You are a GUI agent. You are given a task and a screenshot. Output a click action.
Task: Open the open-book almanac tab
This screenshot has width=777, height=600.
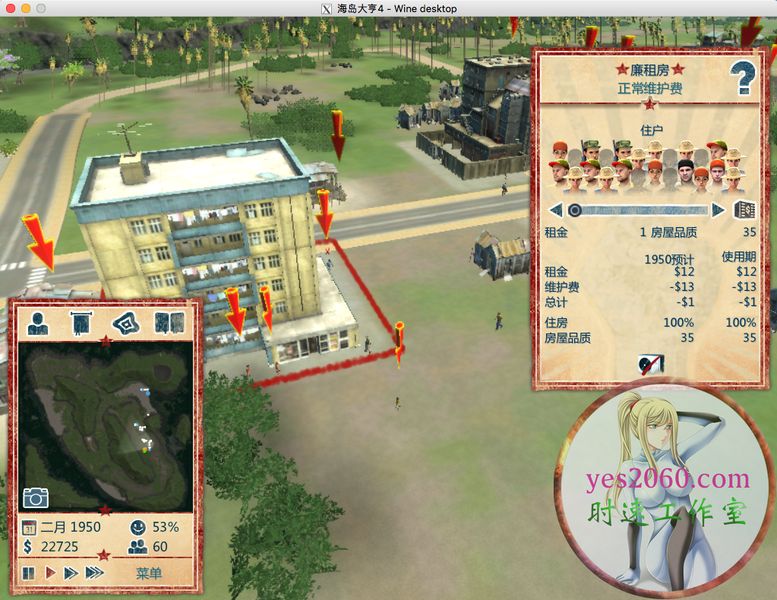pyautogui.click(x=168, y=323)
